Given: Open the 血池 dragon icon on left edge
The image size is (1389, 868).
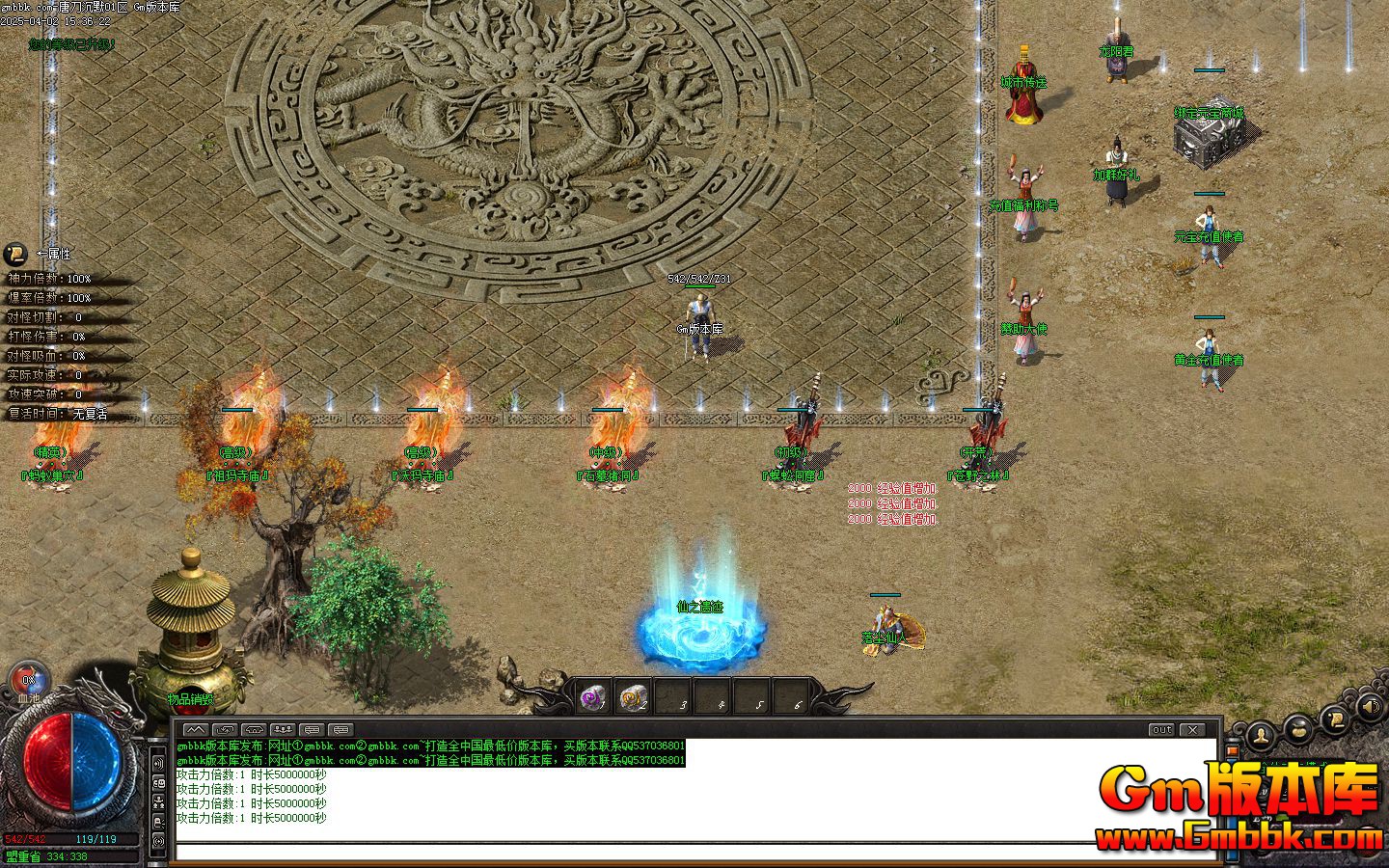Looking at the screenshot, I should (x=27, y=678).
